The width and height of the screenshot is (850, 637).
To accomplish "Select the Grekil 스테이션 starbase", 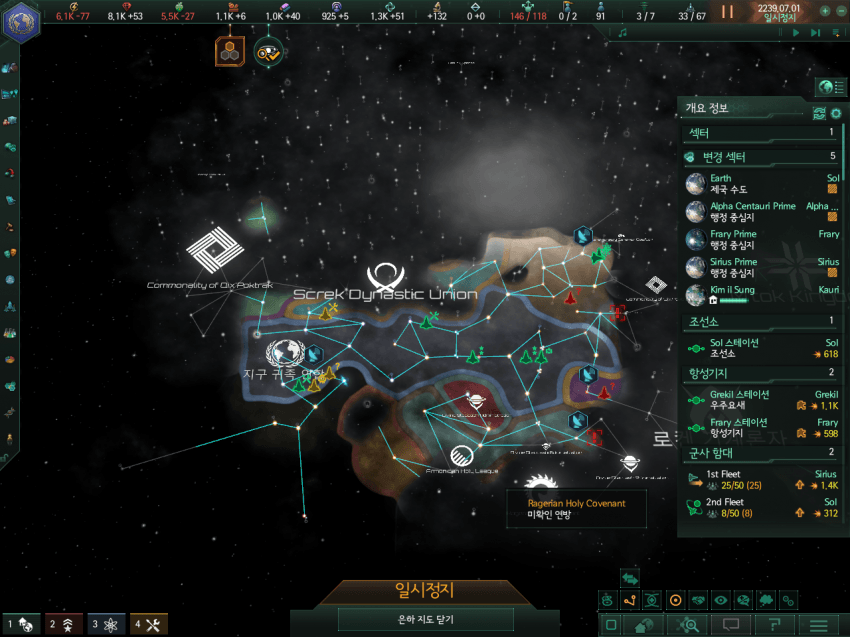I will [x=762, y=399].
